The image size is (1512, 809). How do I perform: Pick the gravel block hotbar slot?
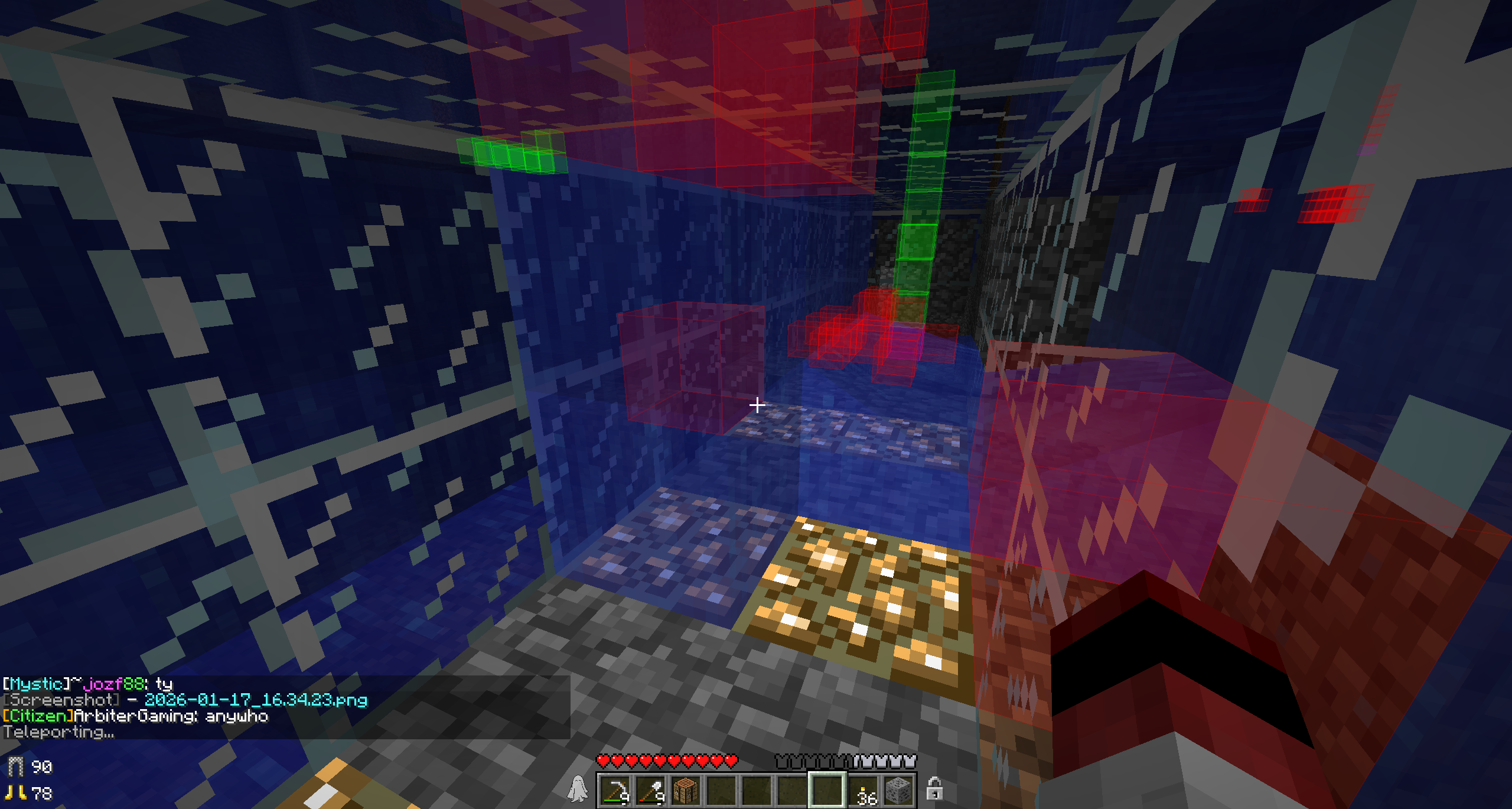click(898, 790)
